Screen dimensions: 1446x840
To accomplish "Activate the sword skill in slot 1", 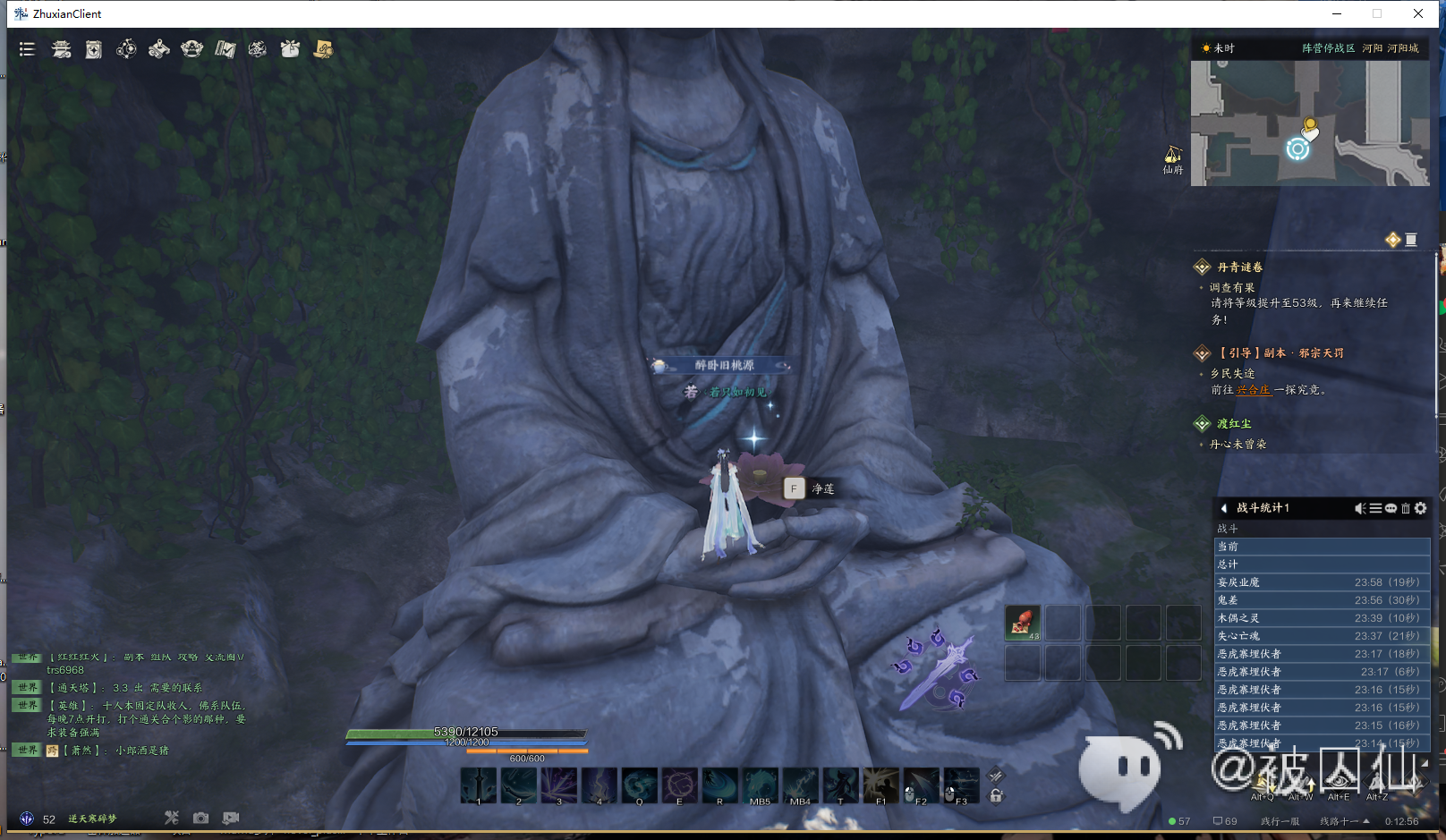I will 479,785.
